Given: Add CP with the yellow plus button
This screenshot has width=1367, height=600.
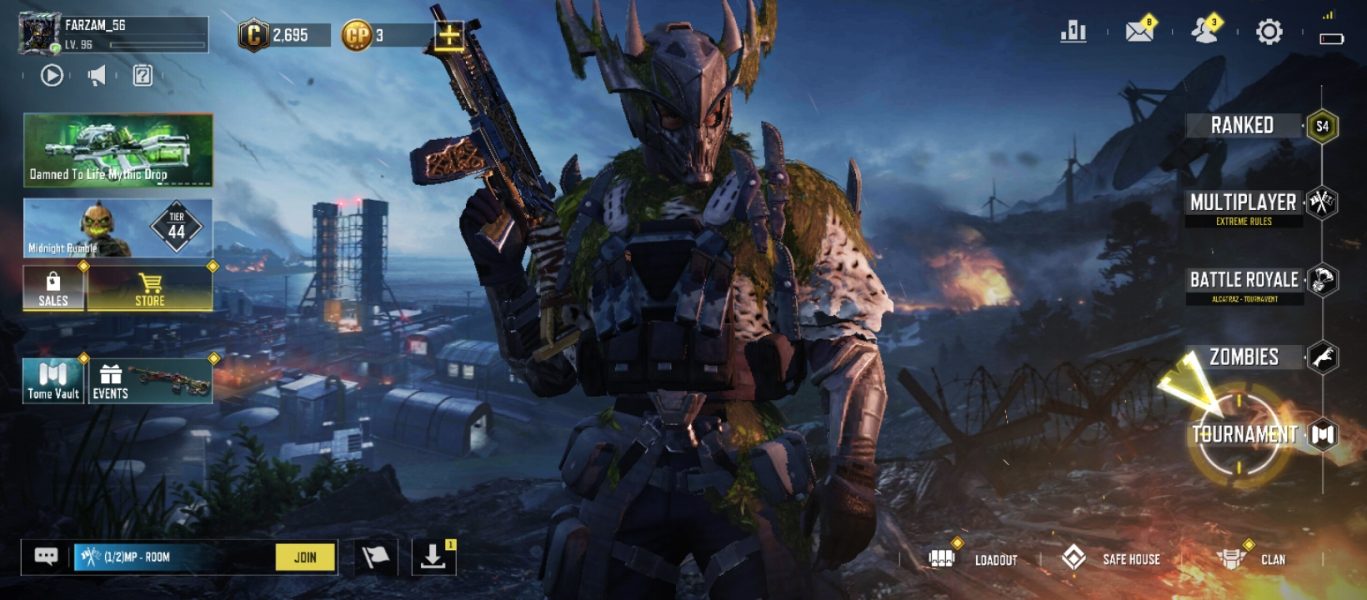Looking at the screenshot, I should (449, 36).
